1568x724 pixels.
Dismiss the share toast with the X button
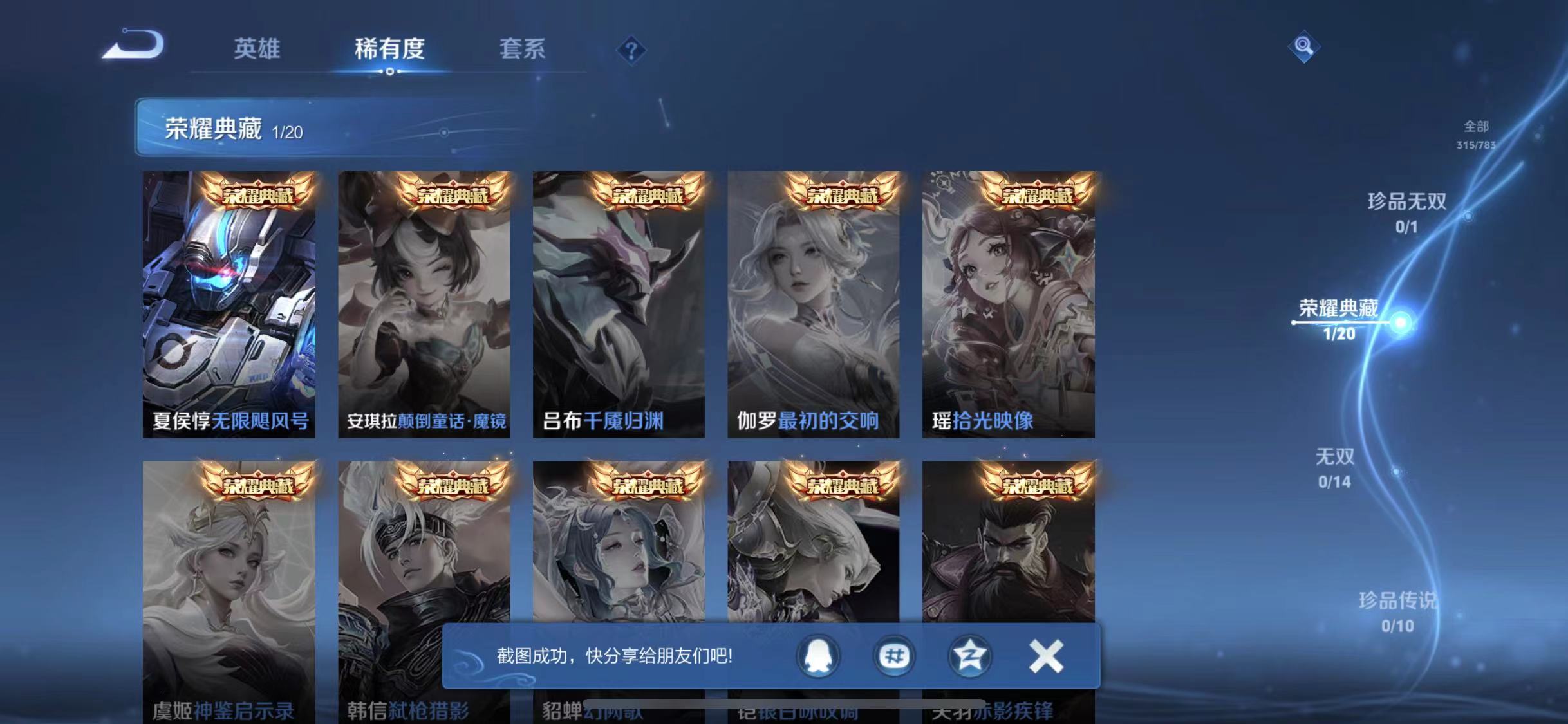coord(1046,656)
